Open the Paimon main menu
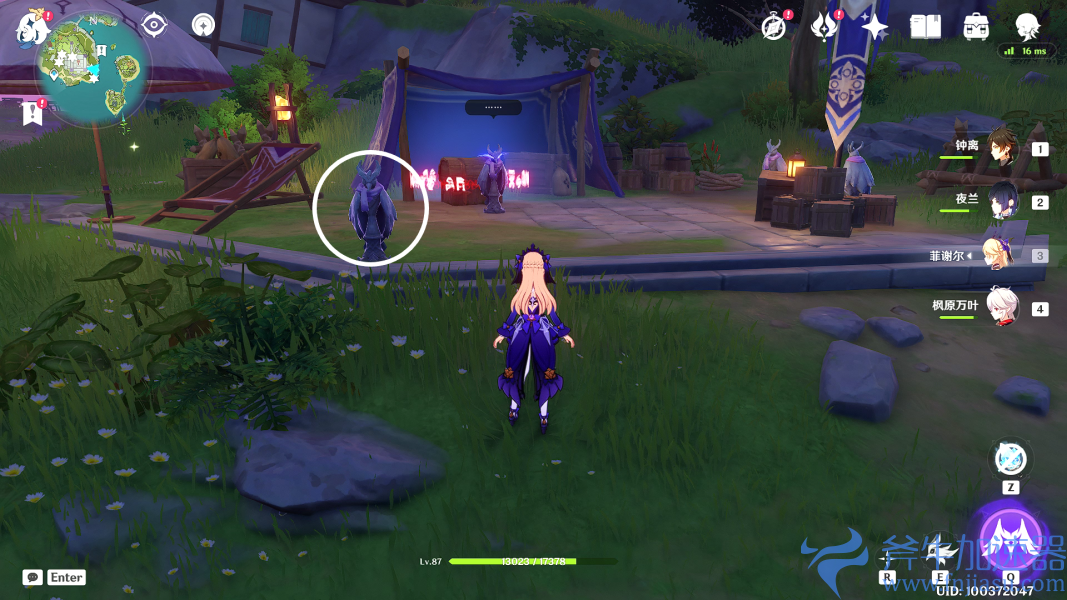This screenshot has width=1067, height=600. coord(33,27)
